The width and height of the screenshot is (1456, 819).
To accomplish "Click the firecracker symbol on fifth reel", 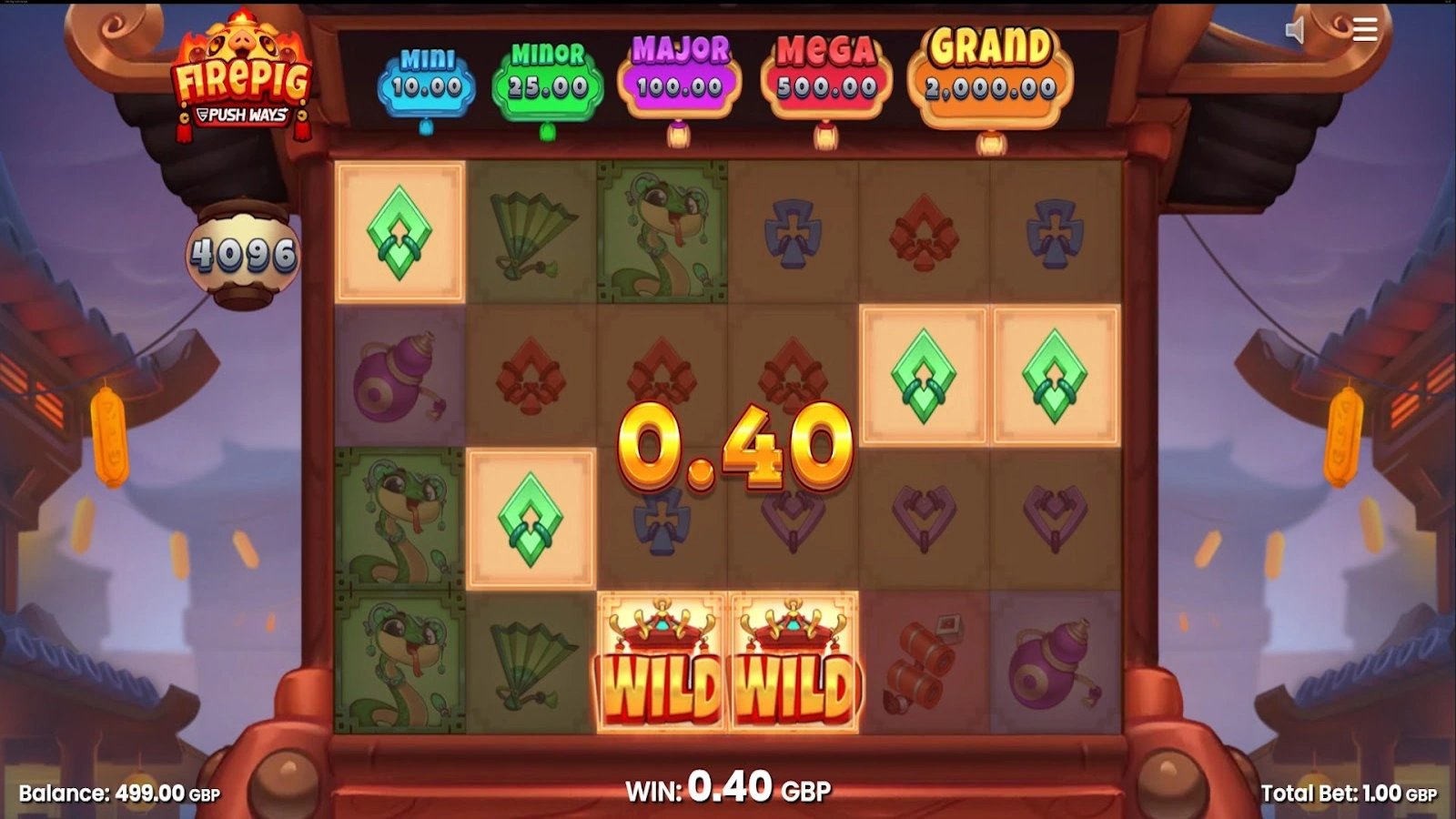I will [x=919, y=664].
